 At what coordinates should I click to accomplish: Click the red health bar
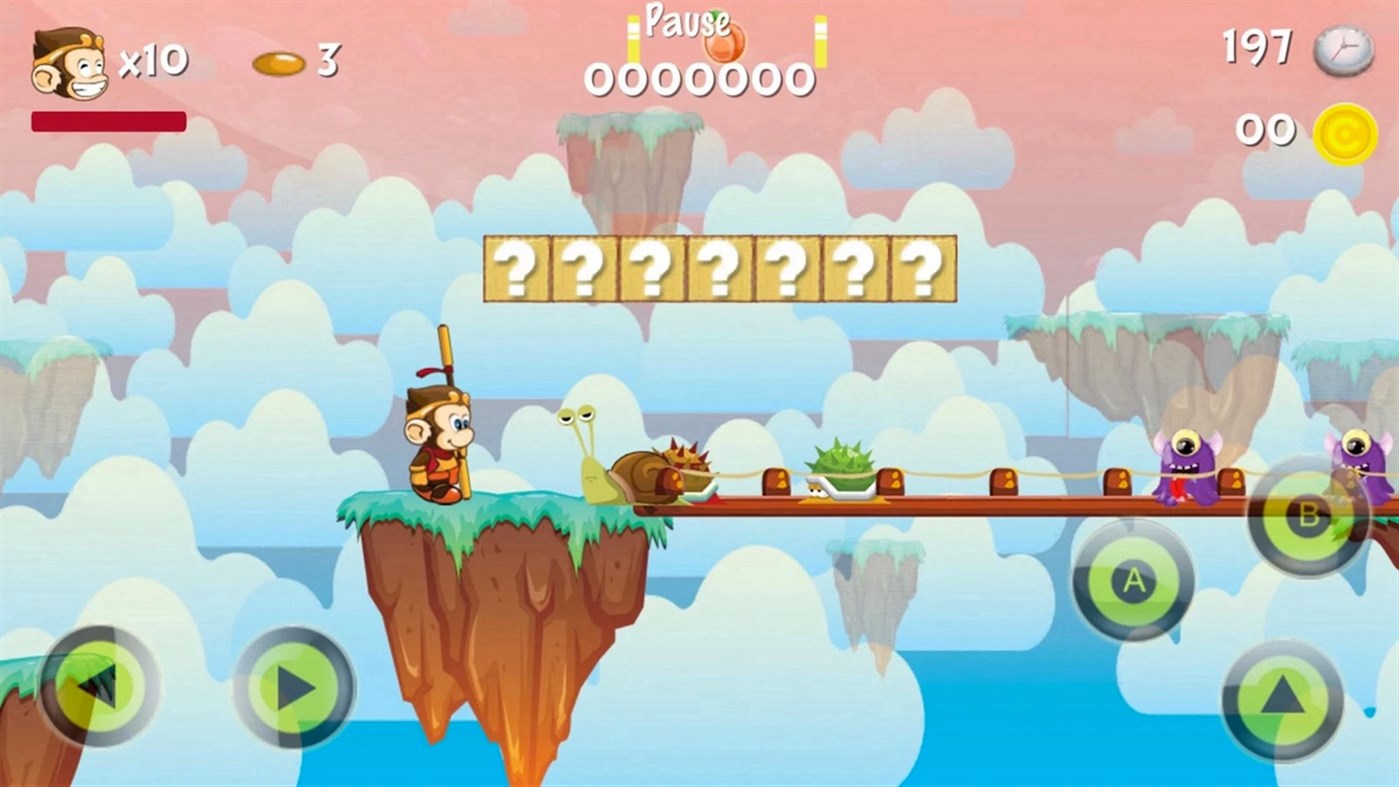pos(107,120)
